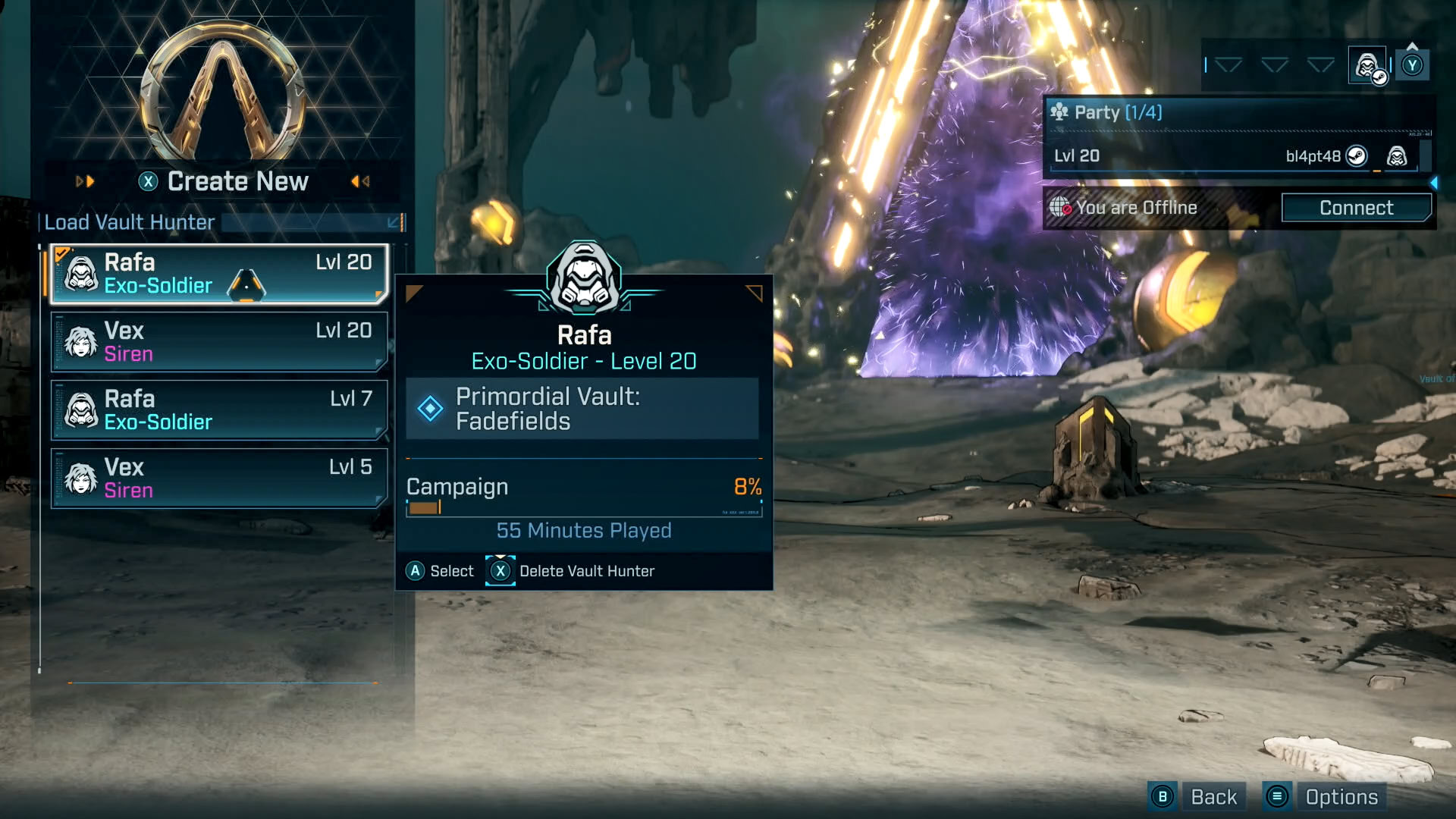Pick the level 5 Vex Siren save
The image size is (1456, 819).
coord(219,479)
